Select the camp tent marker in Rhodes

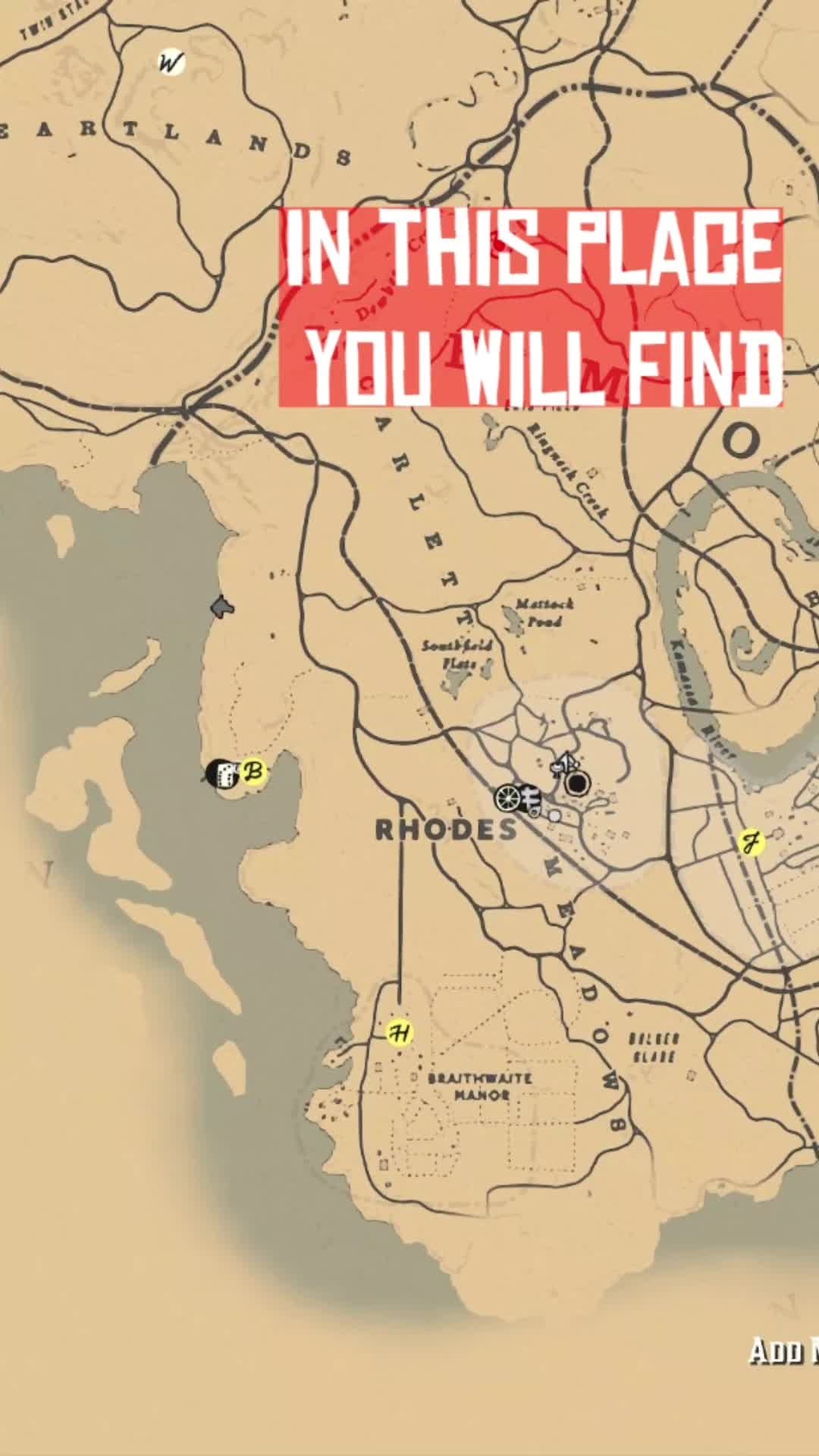(x=564, y=762)
